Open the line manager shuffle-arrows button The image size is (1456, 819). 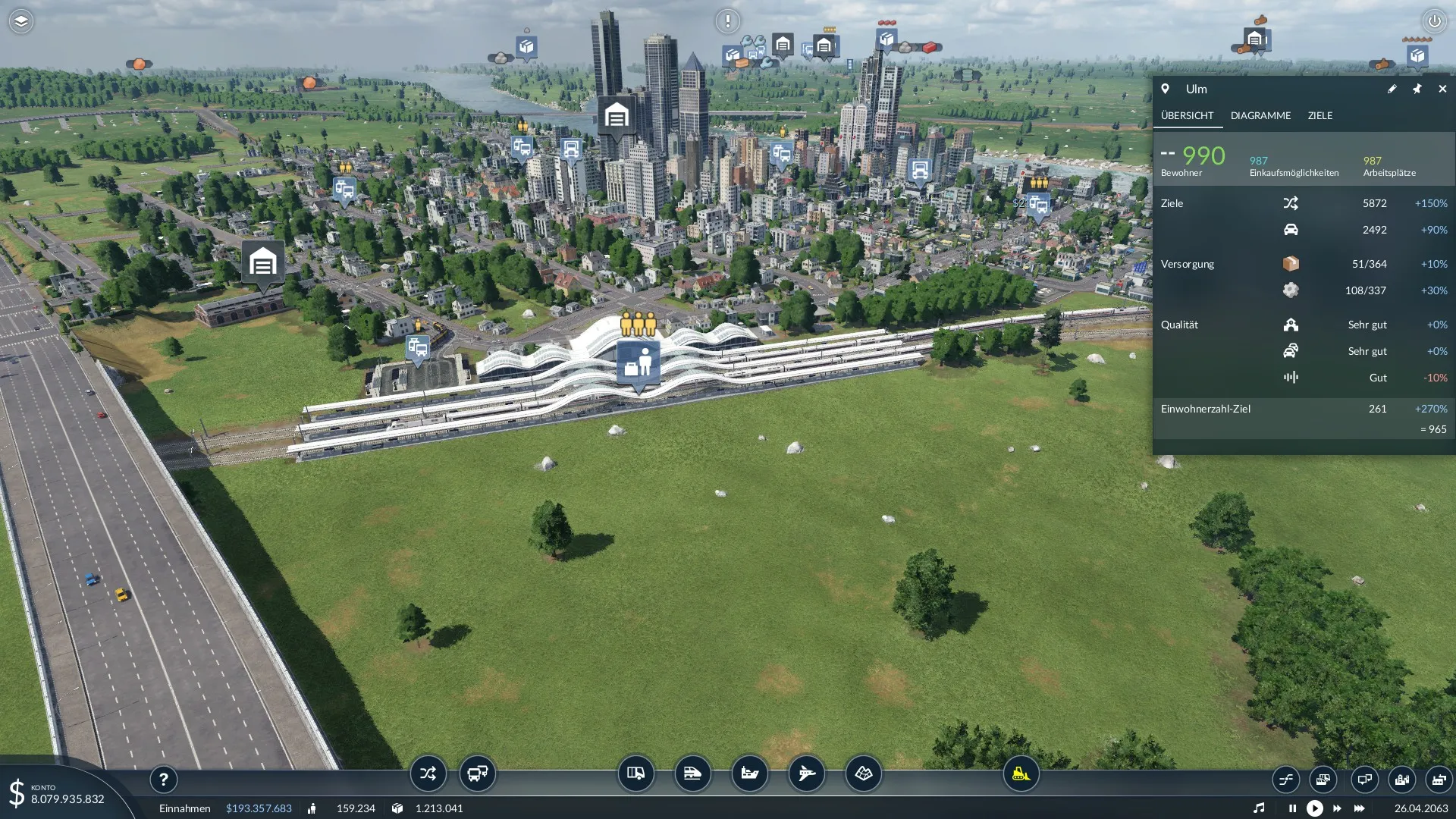(x=428, y=773)
